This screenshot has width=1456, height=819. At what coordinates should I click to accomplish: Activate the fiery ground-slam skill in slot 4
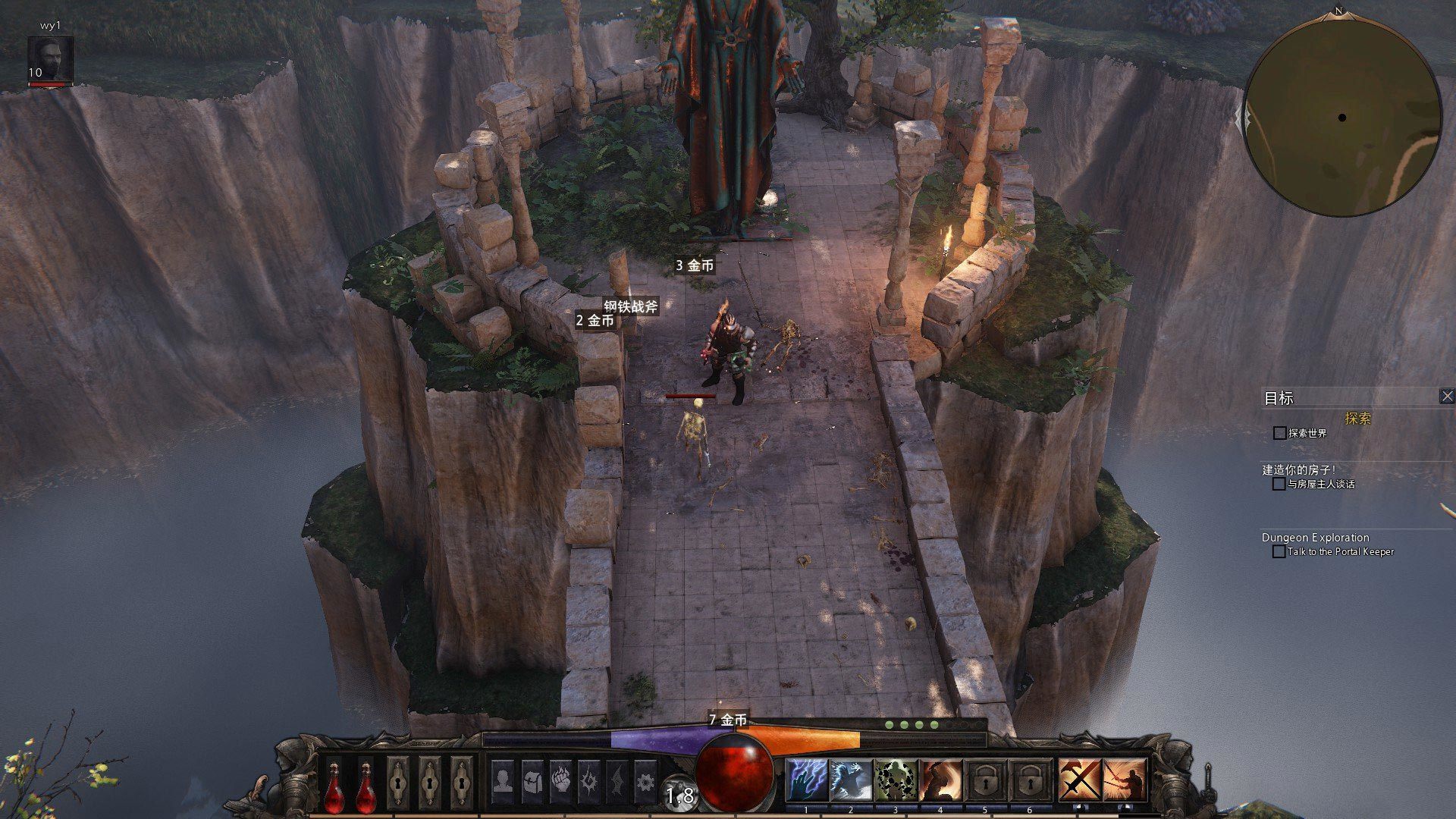940,780
